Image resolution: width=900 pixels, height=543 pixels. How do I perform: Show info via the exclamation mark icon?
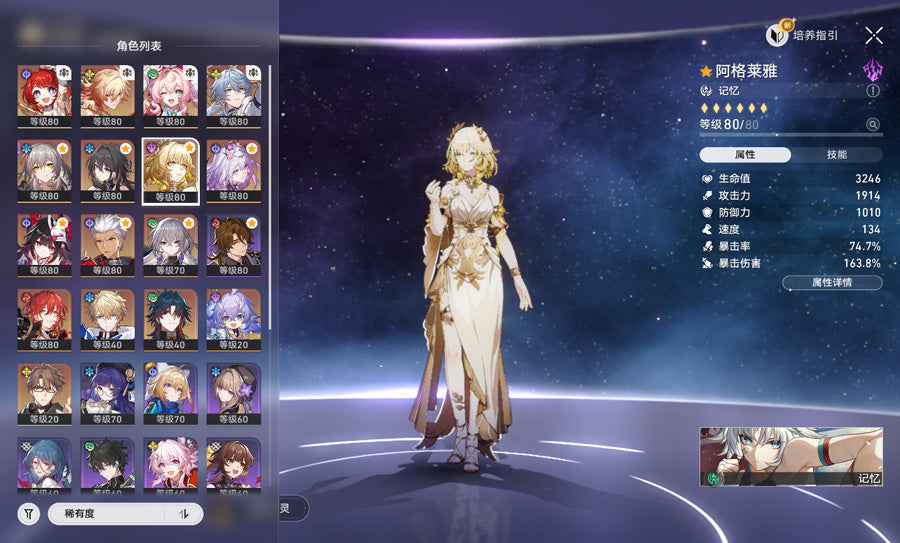click(873, 90)
